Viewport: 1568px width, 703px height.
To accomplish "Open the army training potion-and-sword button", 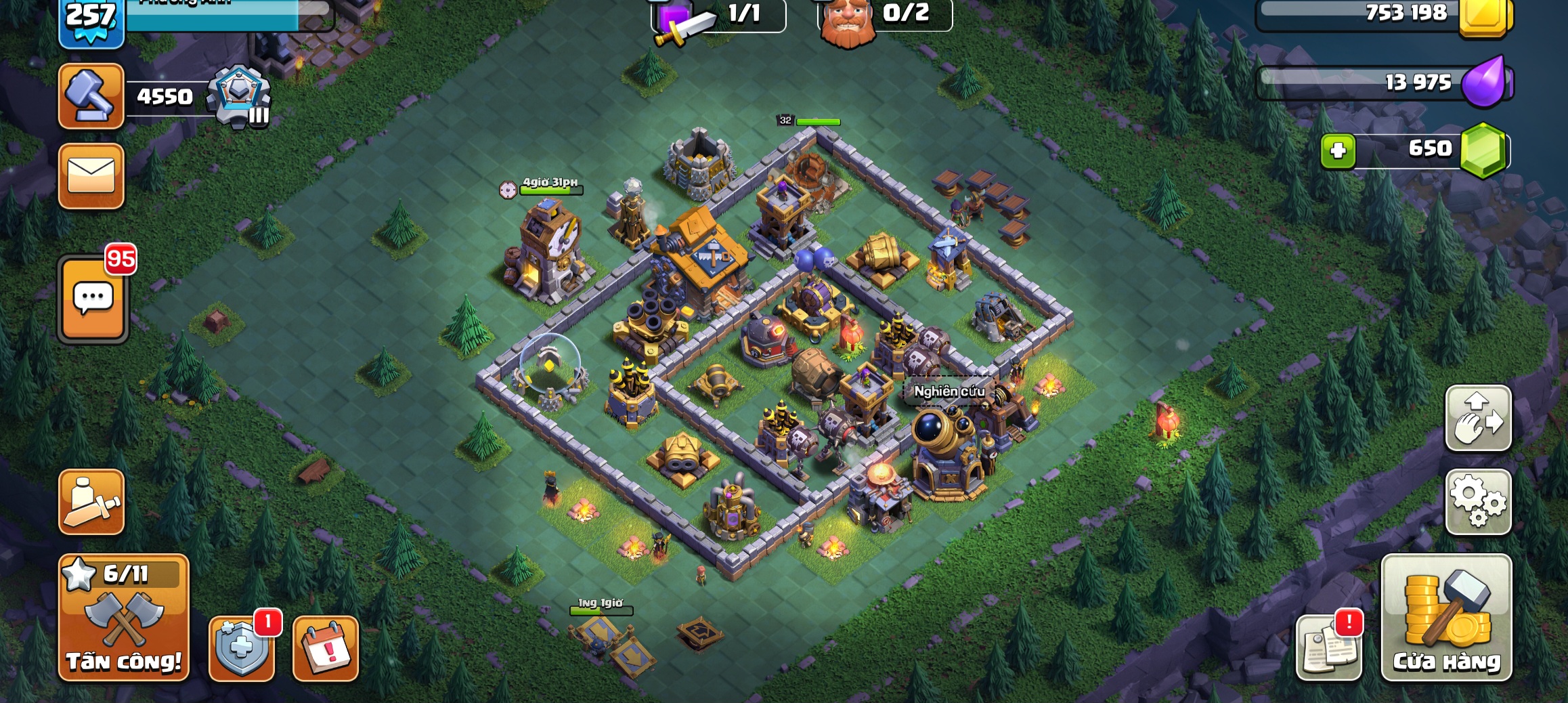I will point(91,502).
